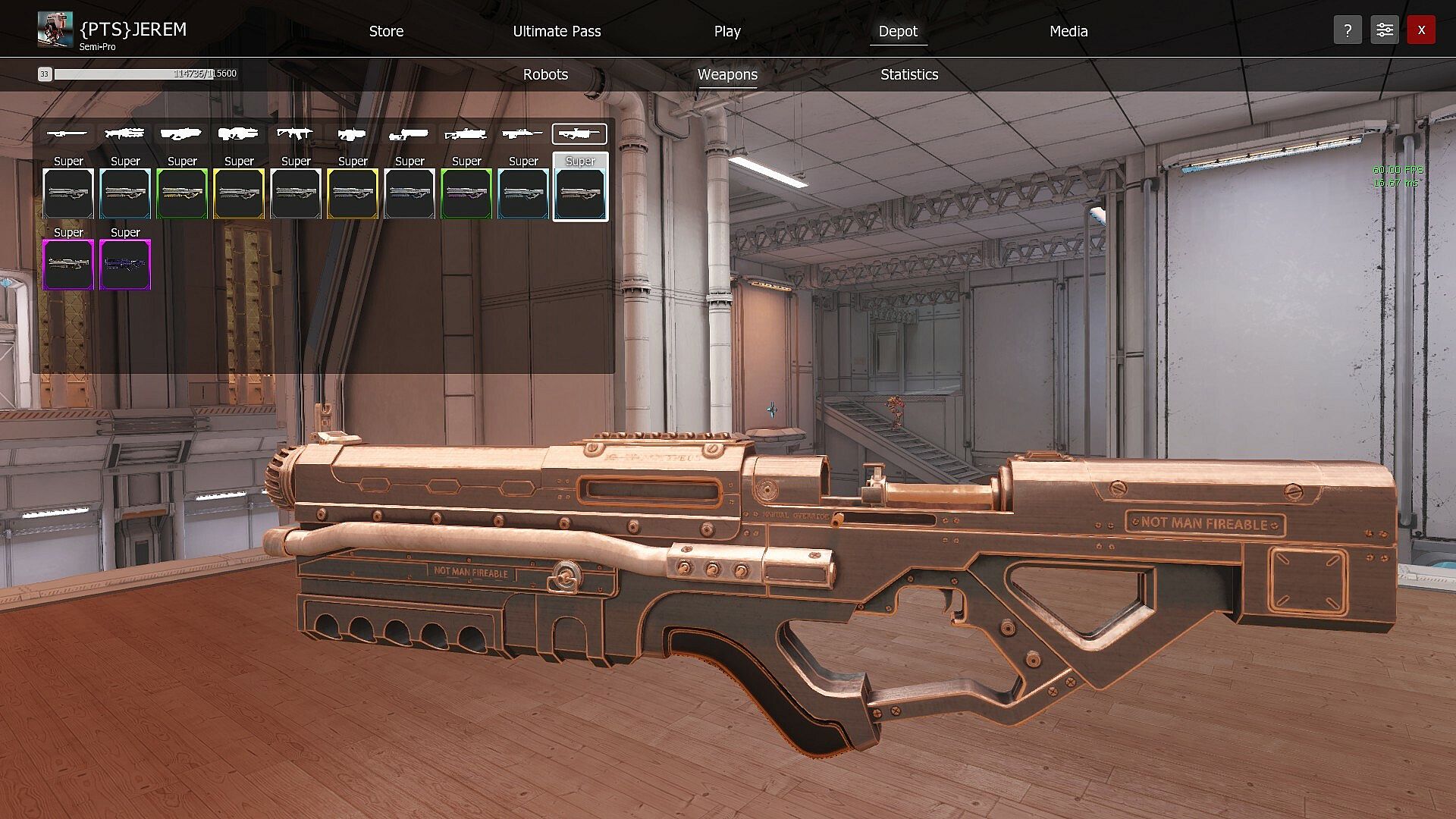This screenshot has width=1456, height=819.
Task: Close the game with the red X
Action: point(1421,30)
